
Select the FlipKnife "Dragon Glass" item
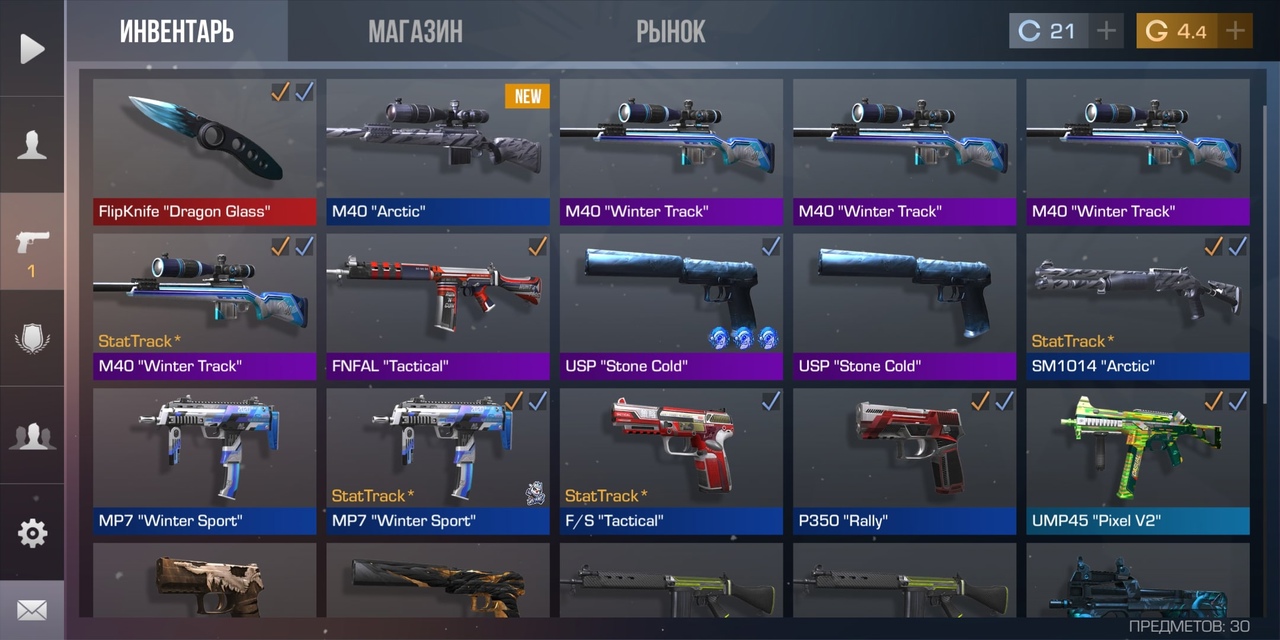(x=204, y=150)
